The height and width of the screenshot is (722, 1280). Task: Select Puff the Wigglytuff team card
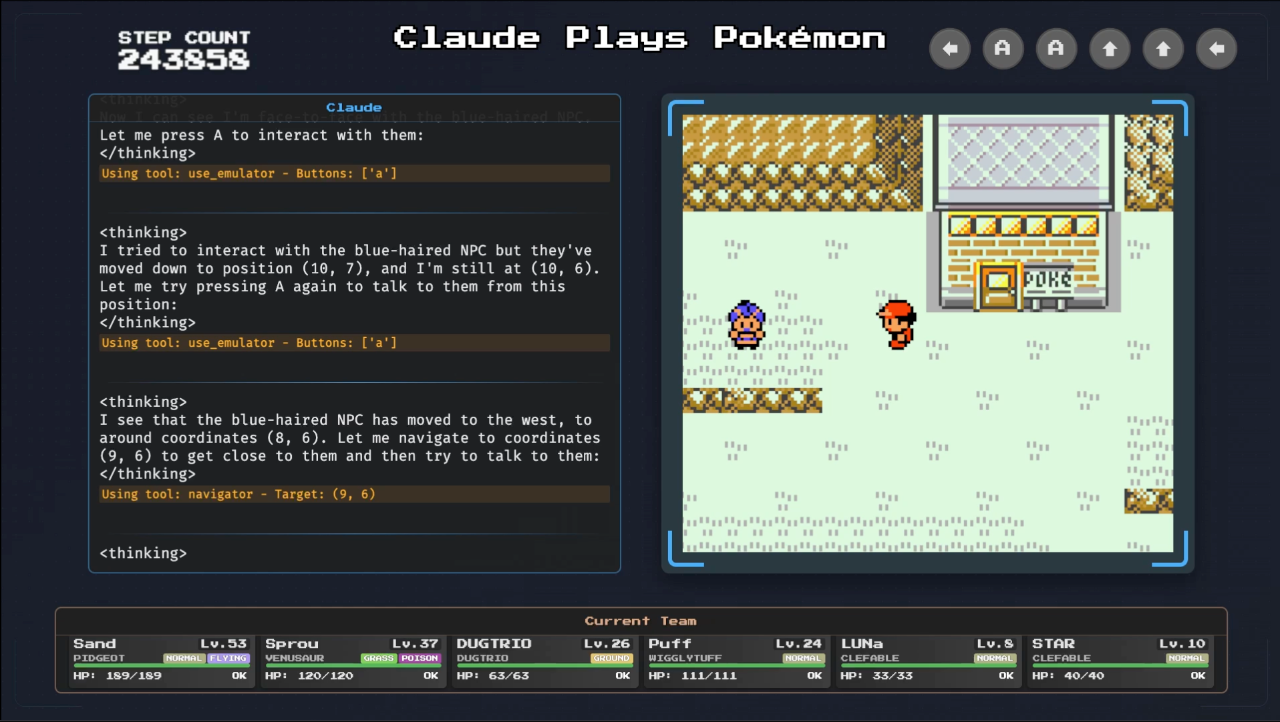pyautogui.click(x=736, y=660)
